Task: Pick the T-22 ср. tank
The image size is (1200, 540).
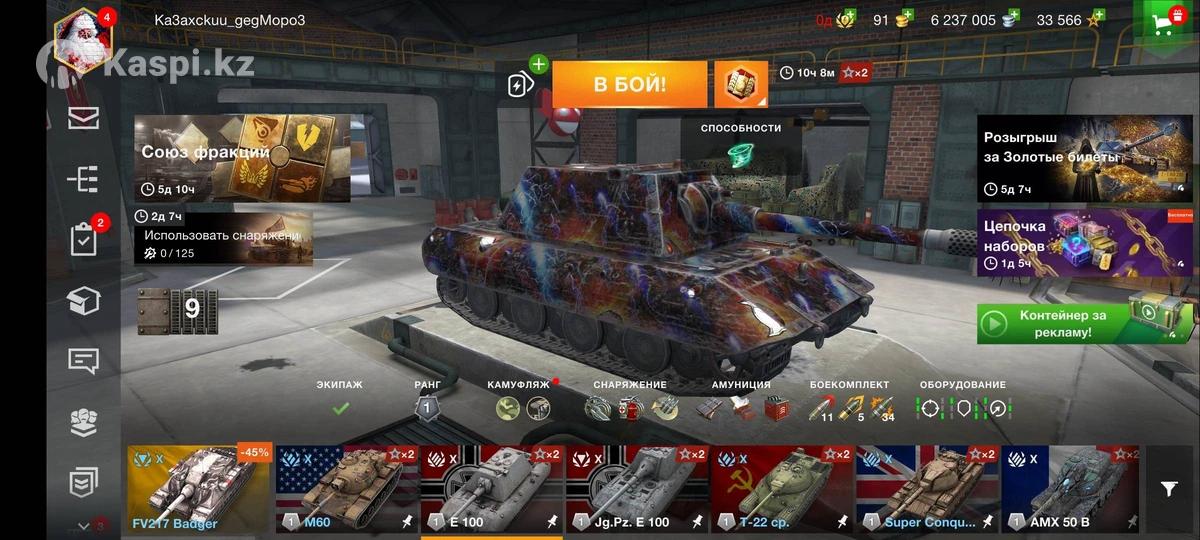Action: click(782, 490)
